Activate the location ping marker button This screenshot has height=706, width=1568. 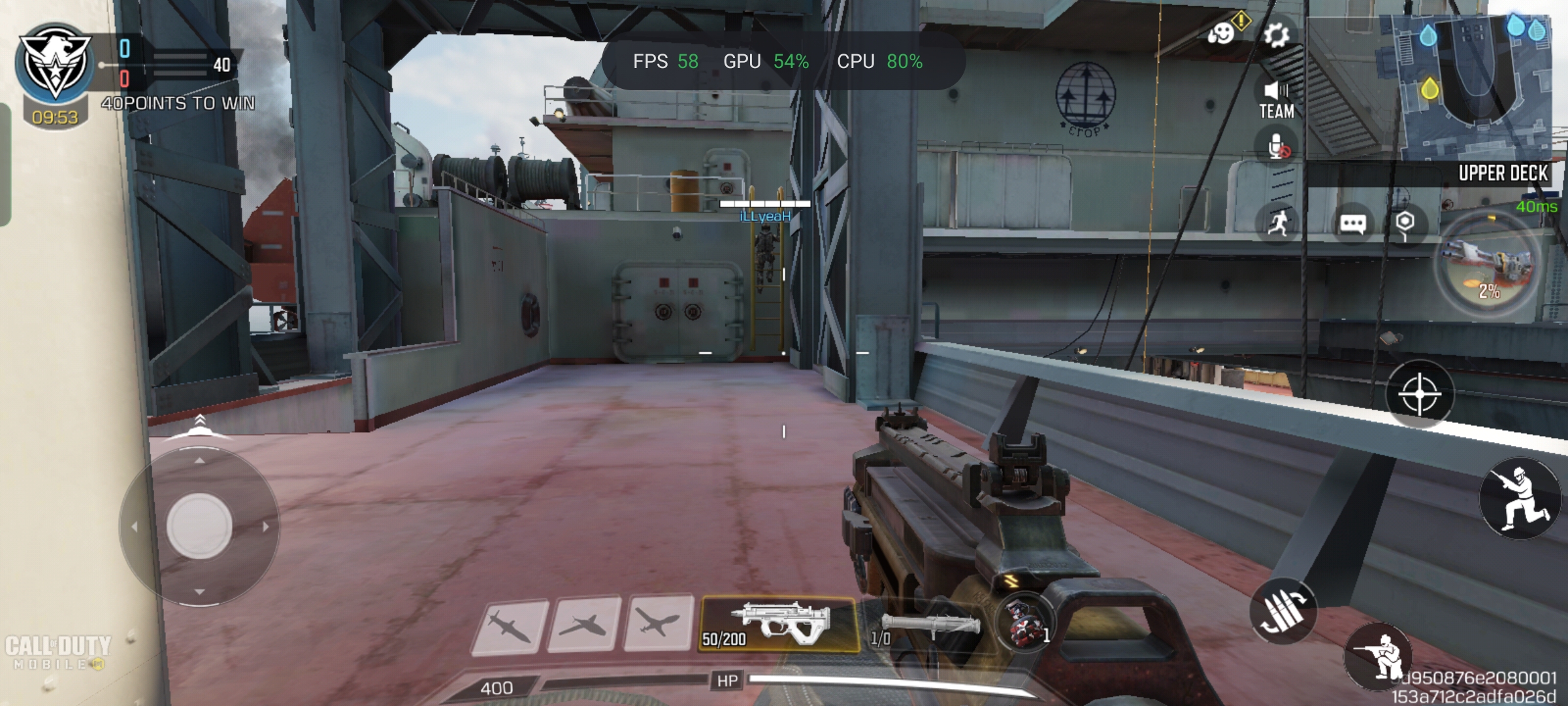1405,224
